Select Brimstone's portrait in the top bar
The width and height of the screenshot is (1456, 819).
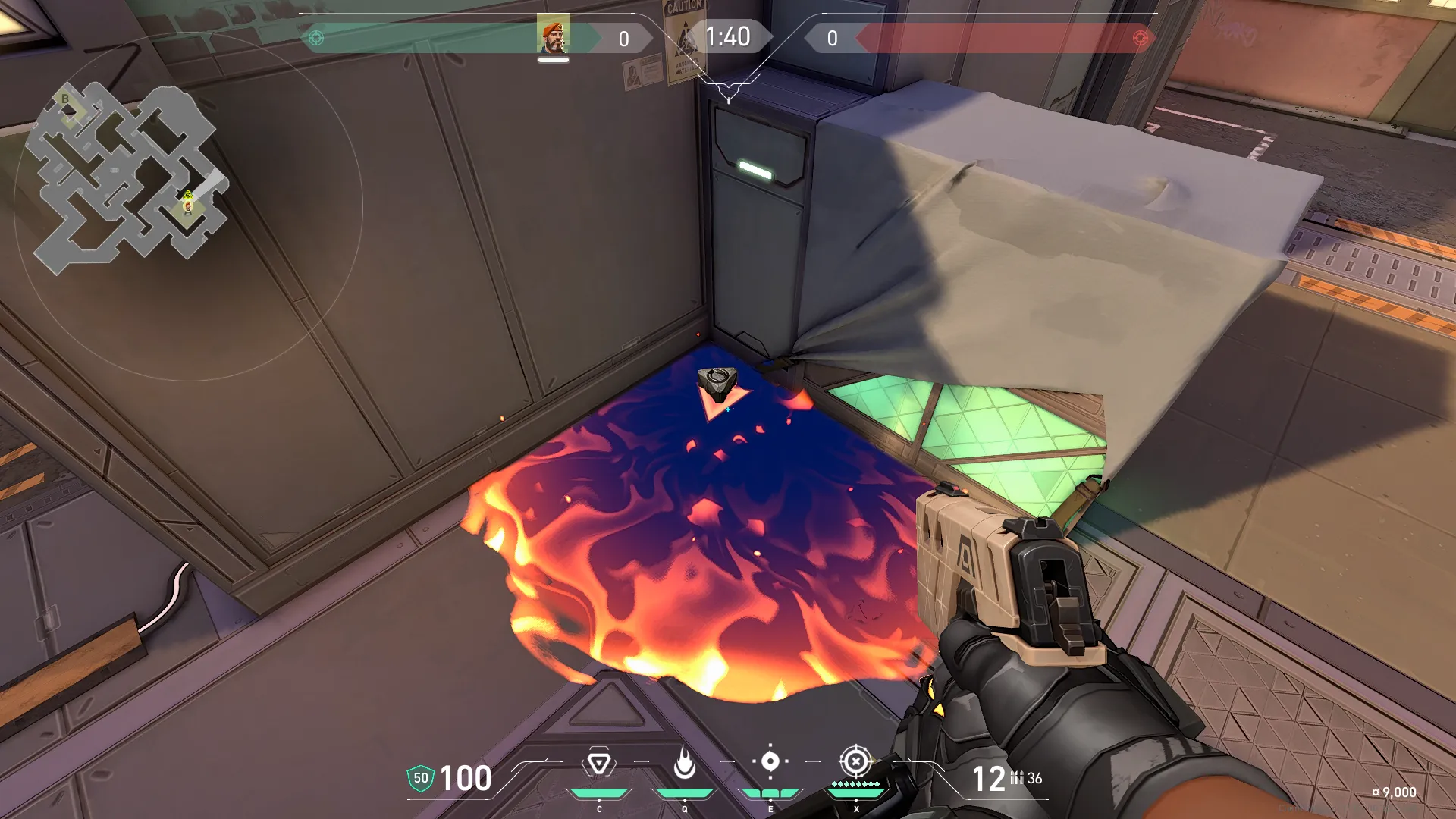tap(553, 35)
